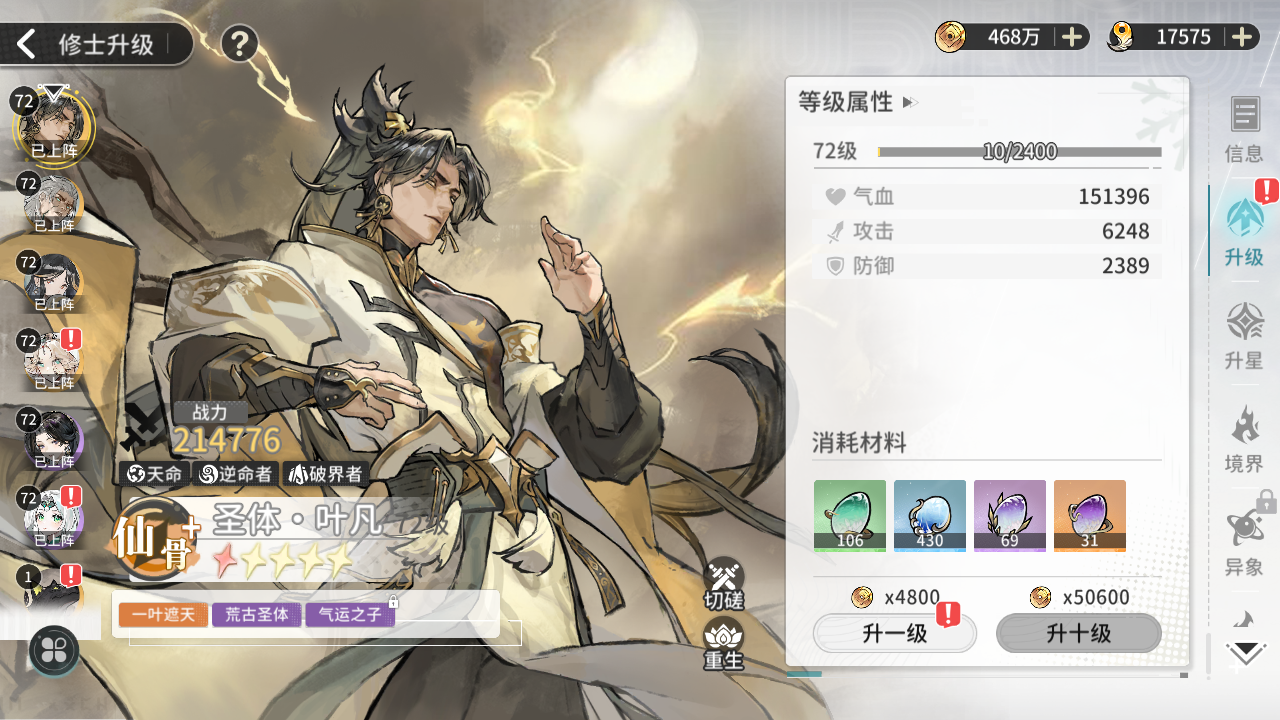Switch to the 升星 tab
Image resolution: width=1280 pixels, height=720 pixels.
[1244, 336]
